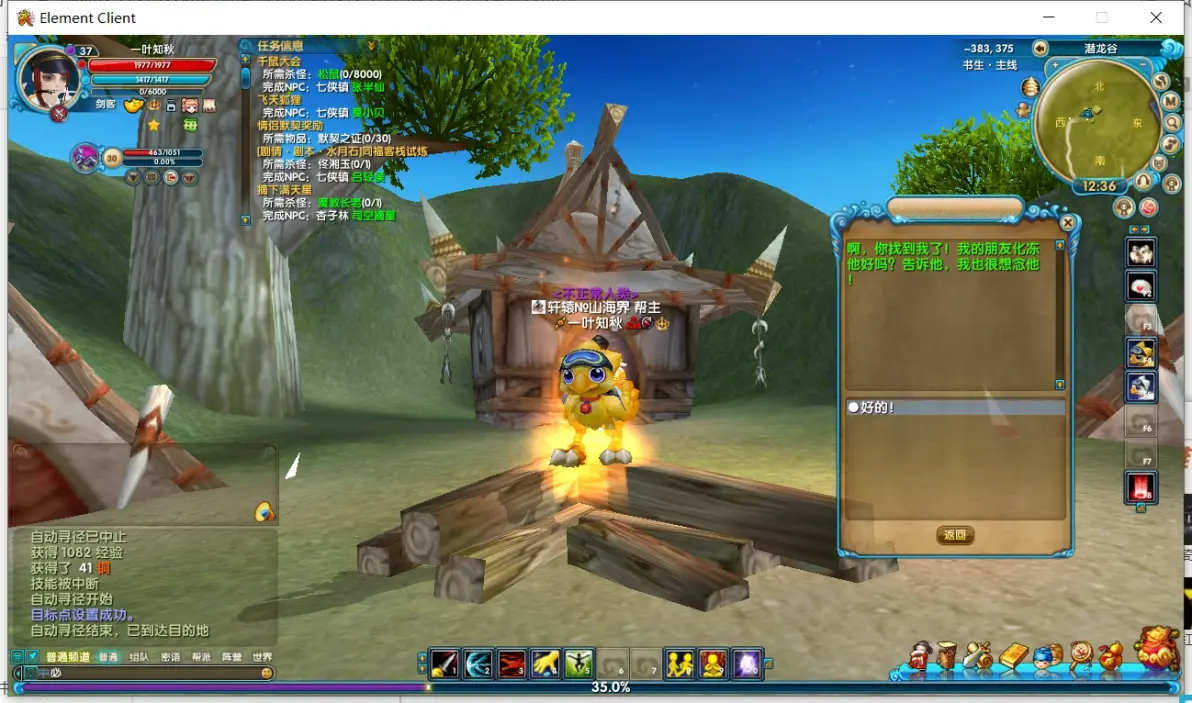Image resolution: width=1192 pixels, height=703 pixels.
Task: Close the NPC dialogue window
Action: [x=1068, y=222]
